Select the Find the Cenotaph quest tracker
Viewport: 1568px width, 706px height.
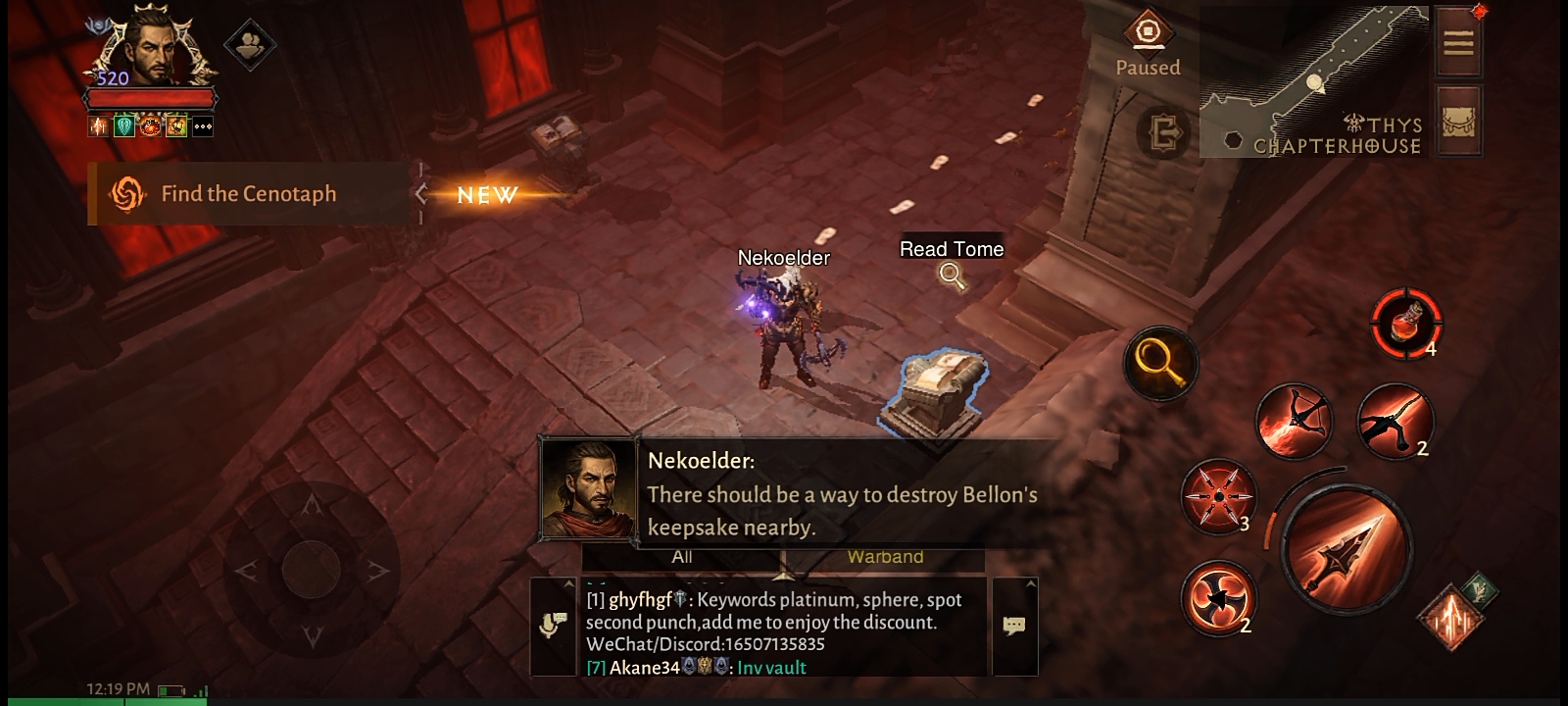[248, 194]
